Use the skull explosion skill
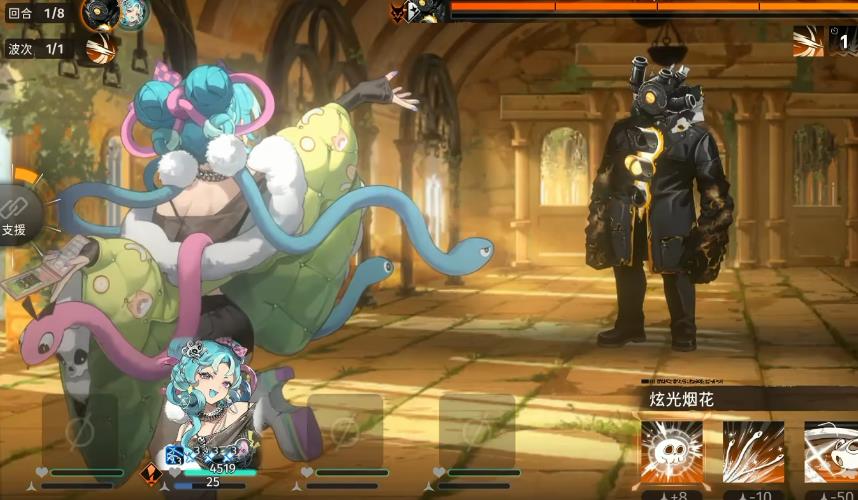The image size is (858, 500). coord(672,453)
